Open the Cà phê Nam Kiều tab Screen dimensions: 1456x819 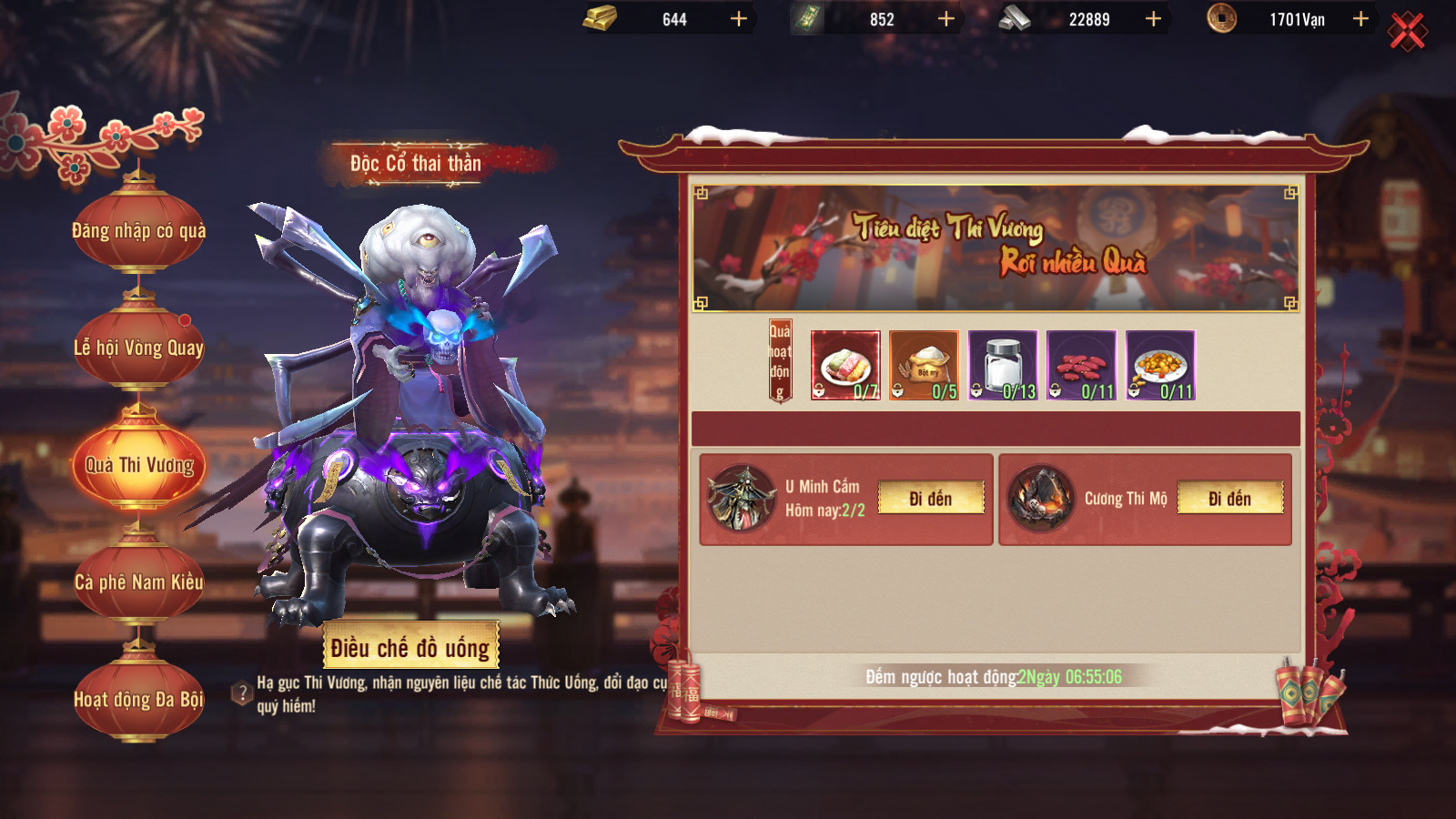(139, 582)
